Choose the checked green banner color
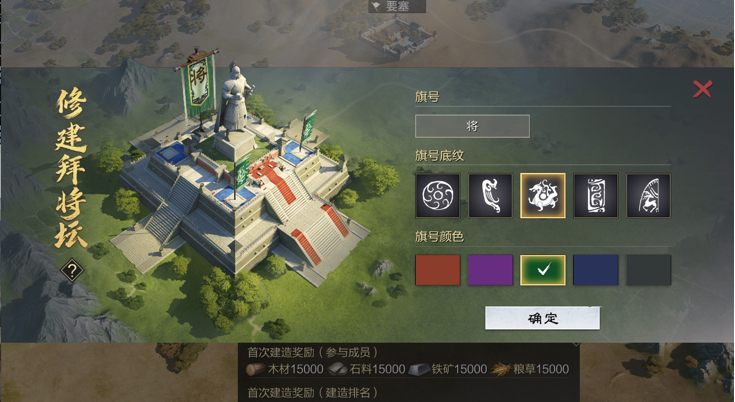This screenshot has height=402, width=735. pyautogui.click(x=543, y=270)
